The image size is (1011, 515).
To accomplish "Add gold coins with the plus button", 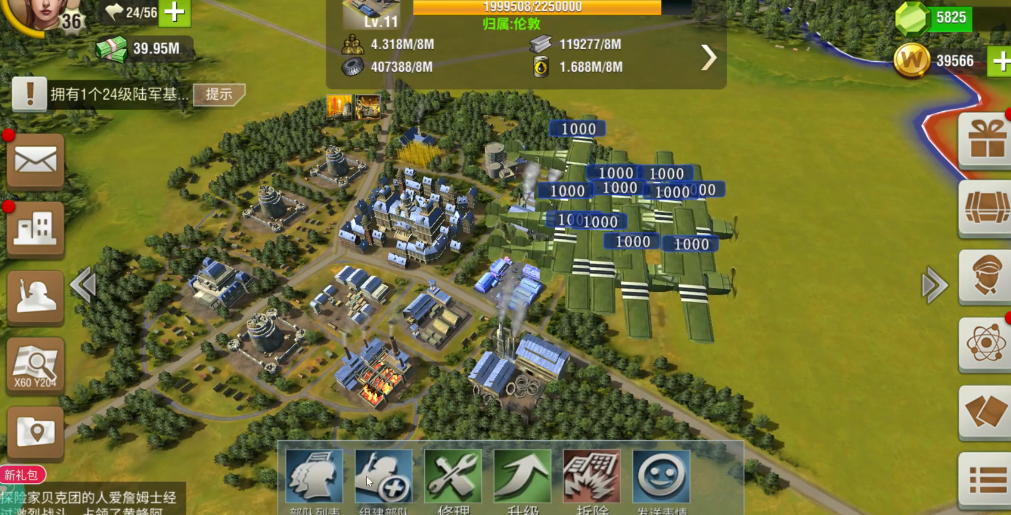I will pyautogui.click(x=999, y=61).
